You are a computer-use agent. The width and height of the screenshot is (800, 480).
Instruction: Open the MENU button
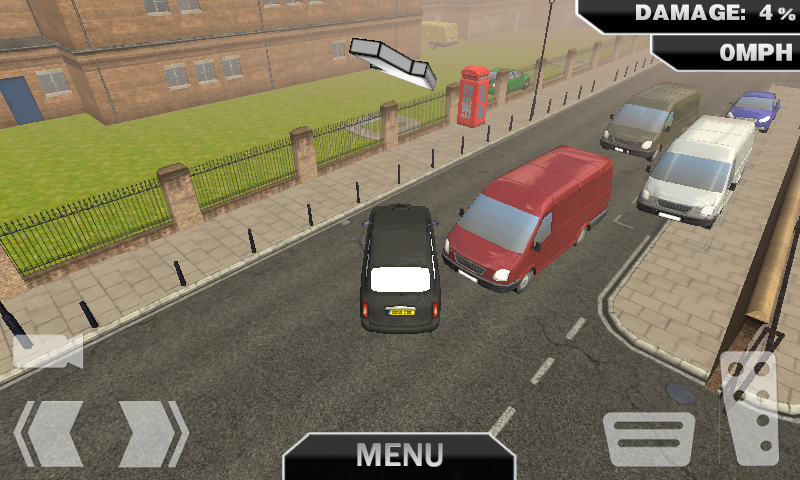pos(399,455)
